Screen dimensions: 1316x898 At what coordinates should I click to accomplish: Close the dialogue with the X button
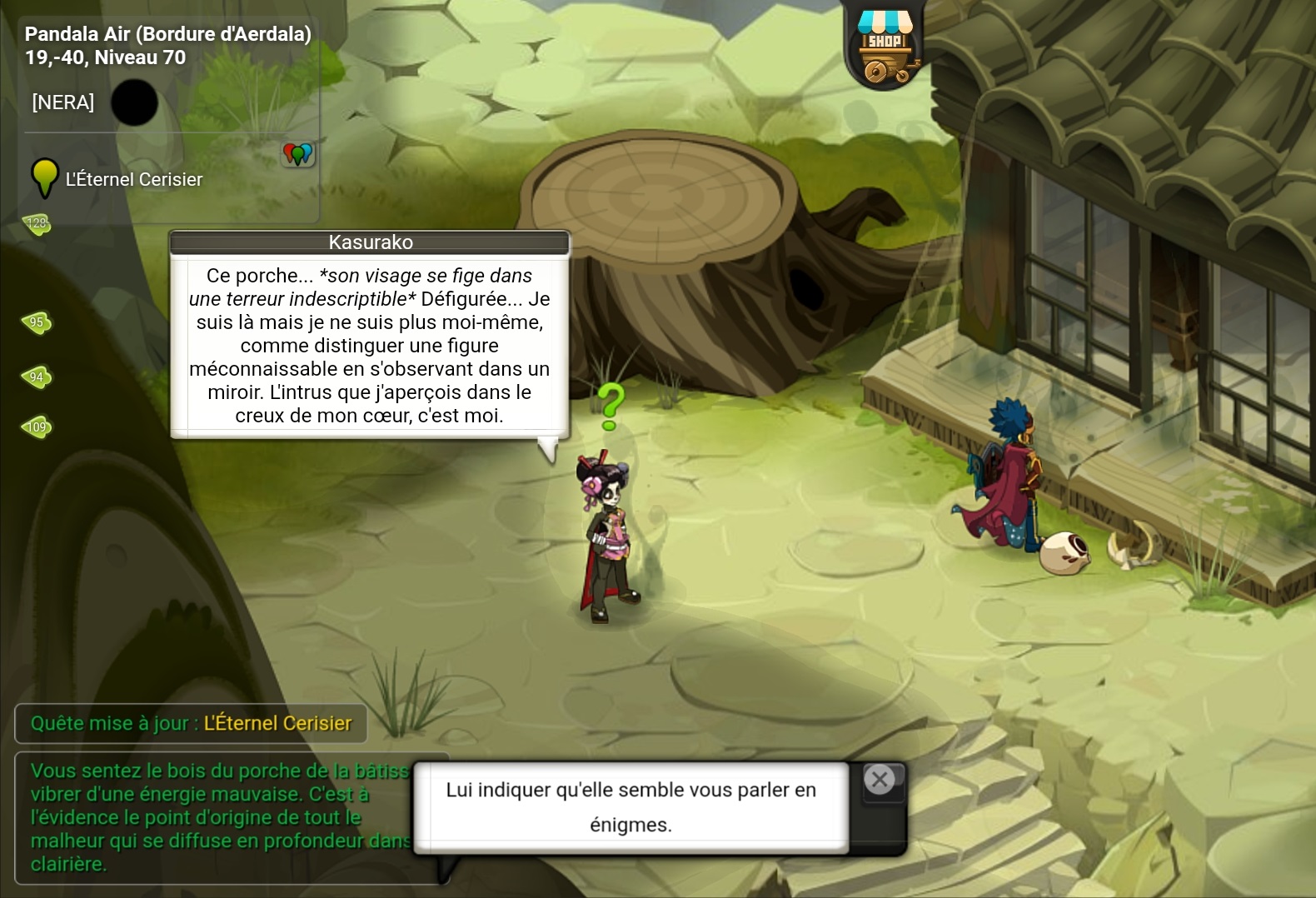(x=880, y=780)
